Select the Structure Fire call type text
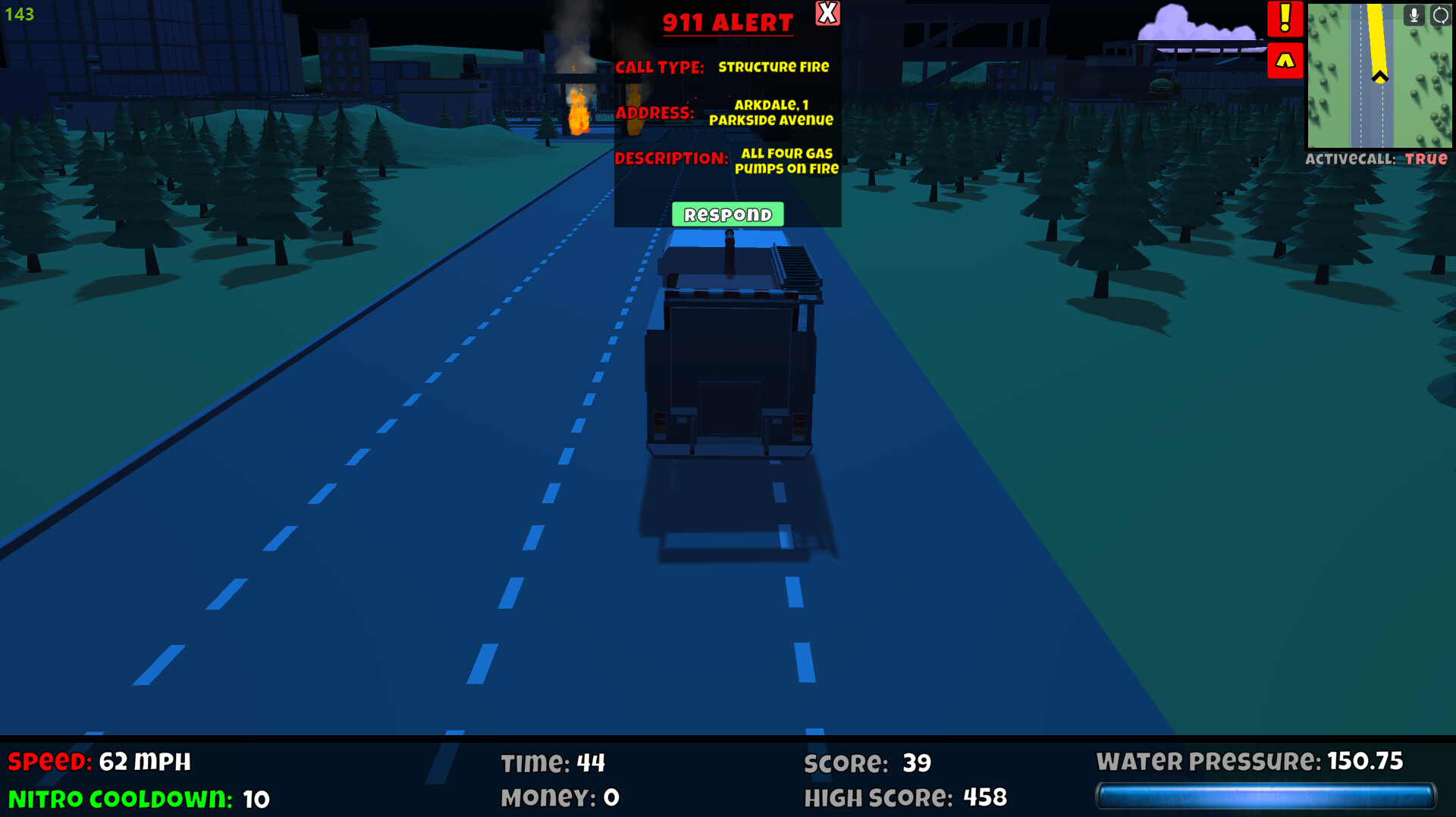Screen dimensions: 1456x817 click(x=774, y=67)
